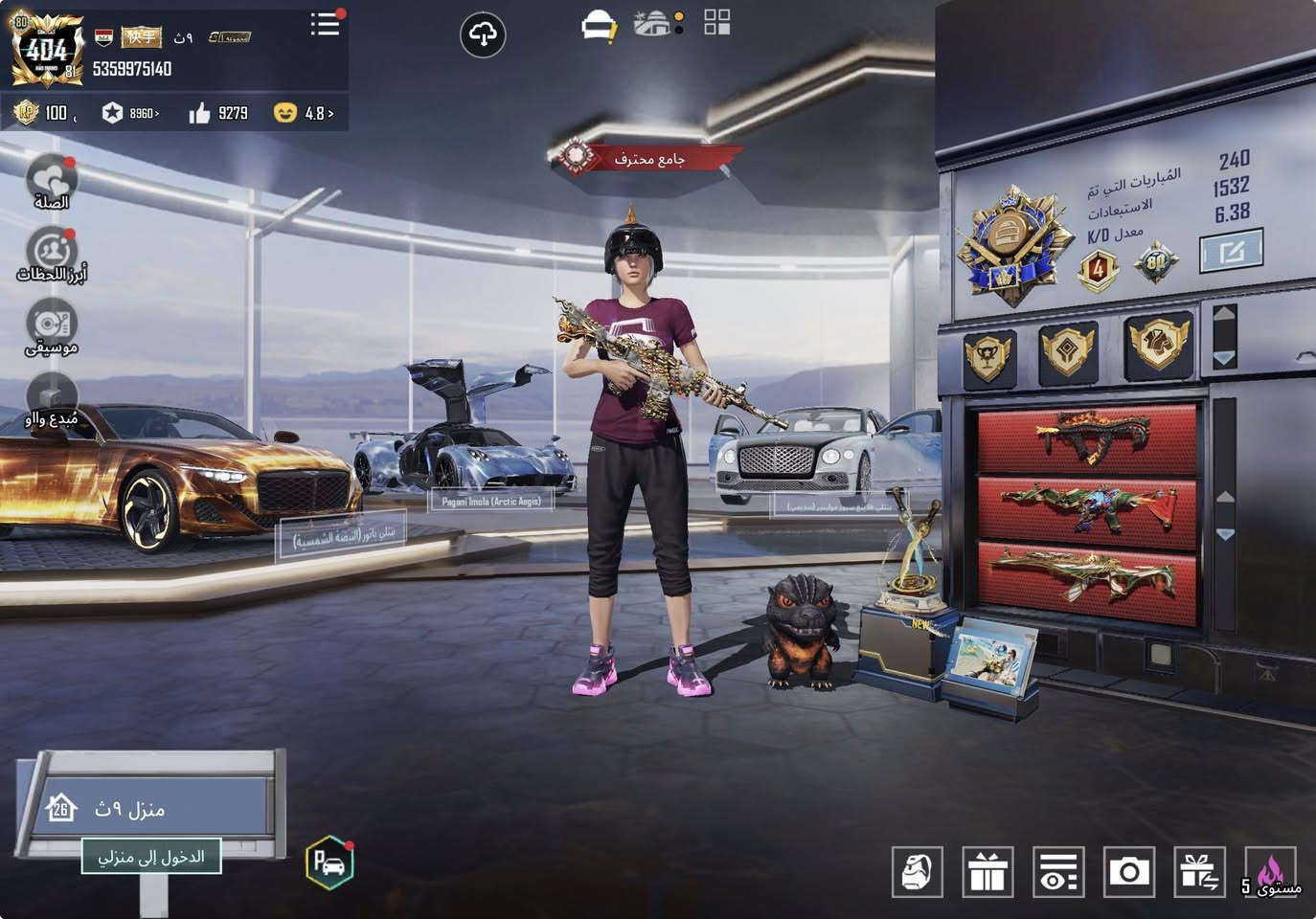Enter my home via الدخول إلى منزلي
This screenshot has width=1316, height=919.
point(150,856)
